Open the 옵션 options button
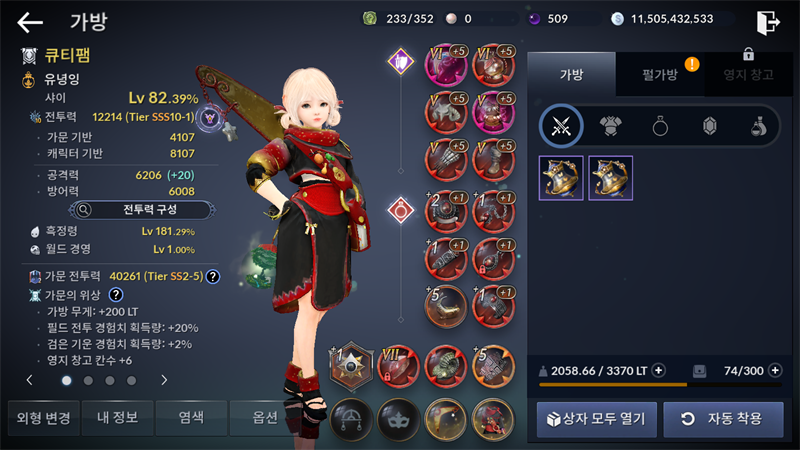 (x=265, y=418)
